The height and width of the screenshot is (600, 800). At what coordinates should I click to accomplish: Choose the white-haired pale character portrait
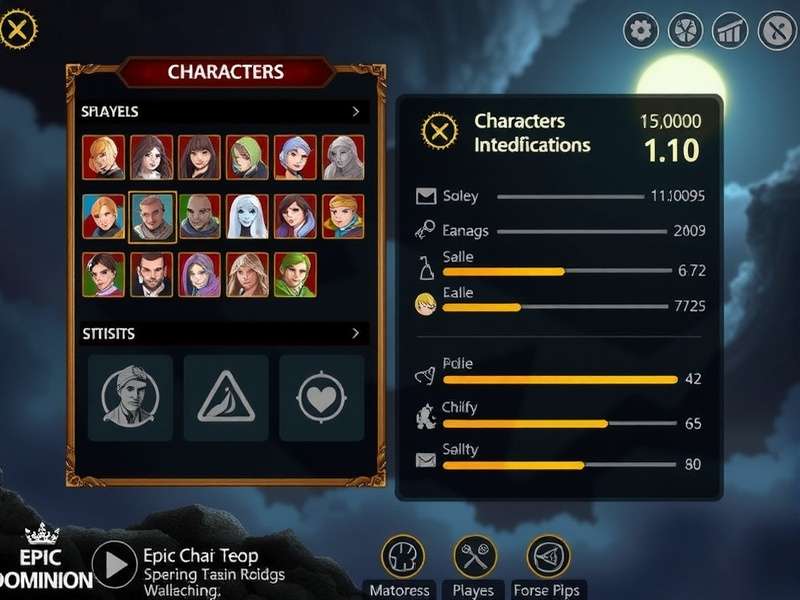click(247, 216)
